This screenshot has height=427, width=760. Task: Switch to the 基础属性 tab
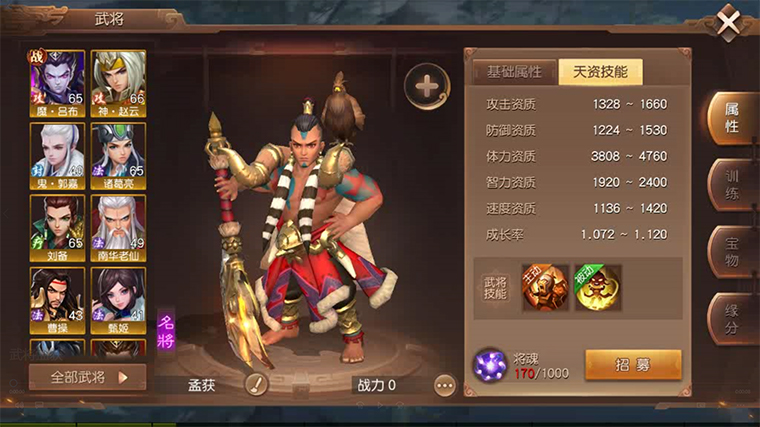[x=514, y=71]
